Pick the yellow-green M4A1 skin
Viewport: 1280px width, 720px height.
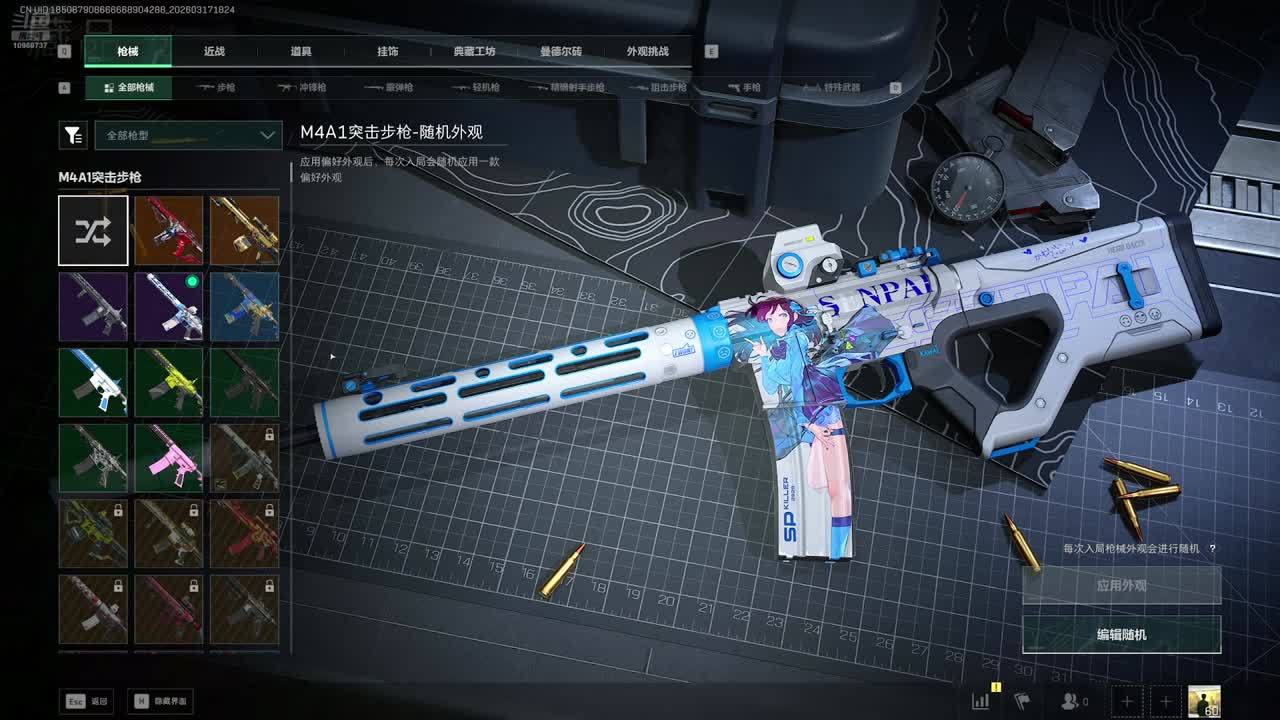[x=169, y=382]
